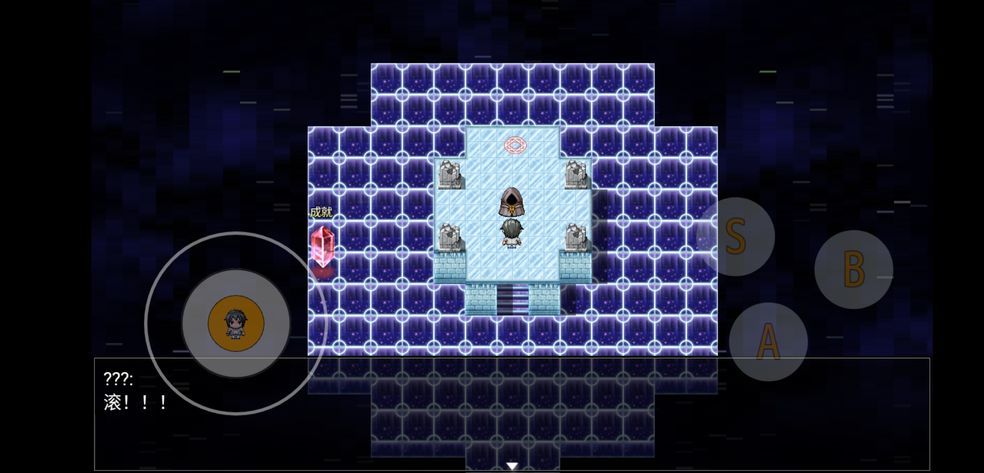Click the ??? dialogue message box
Viewport: 984px width, 473px height.
pyautogui.click(x=512, y=414)
